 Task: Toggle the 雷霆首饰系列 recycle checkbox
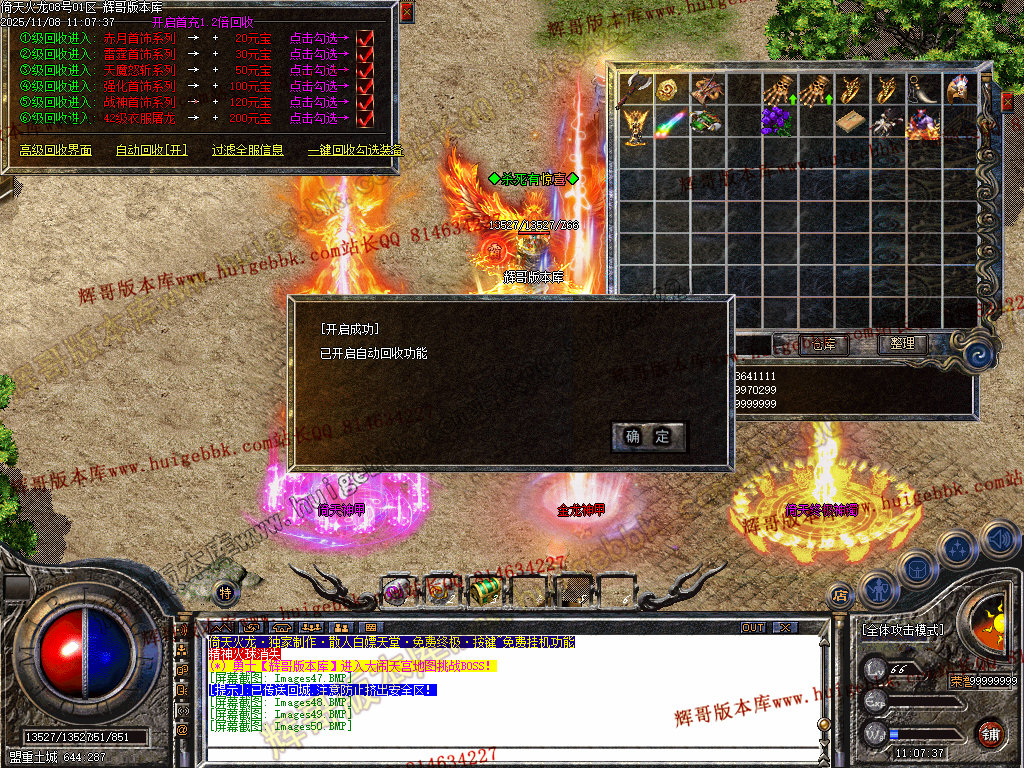pyautogui.click(x=365, y=54)
